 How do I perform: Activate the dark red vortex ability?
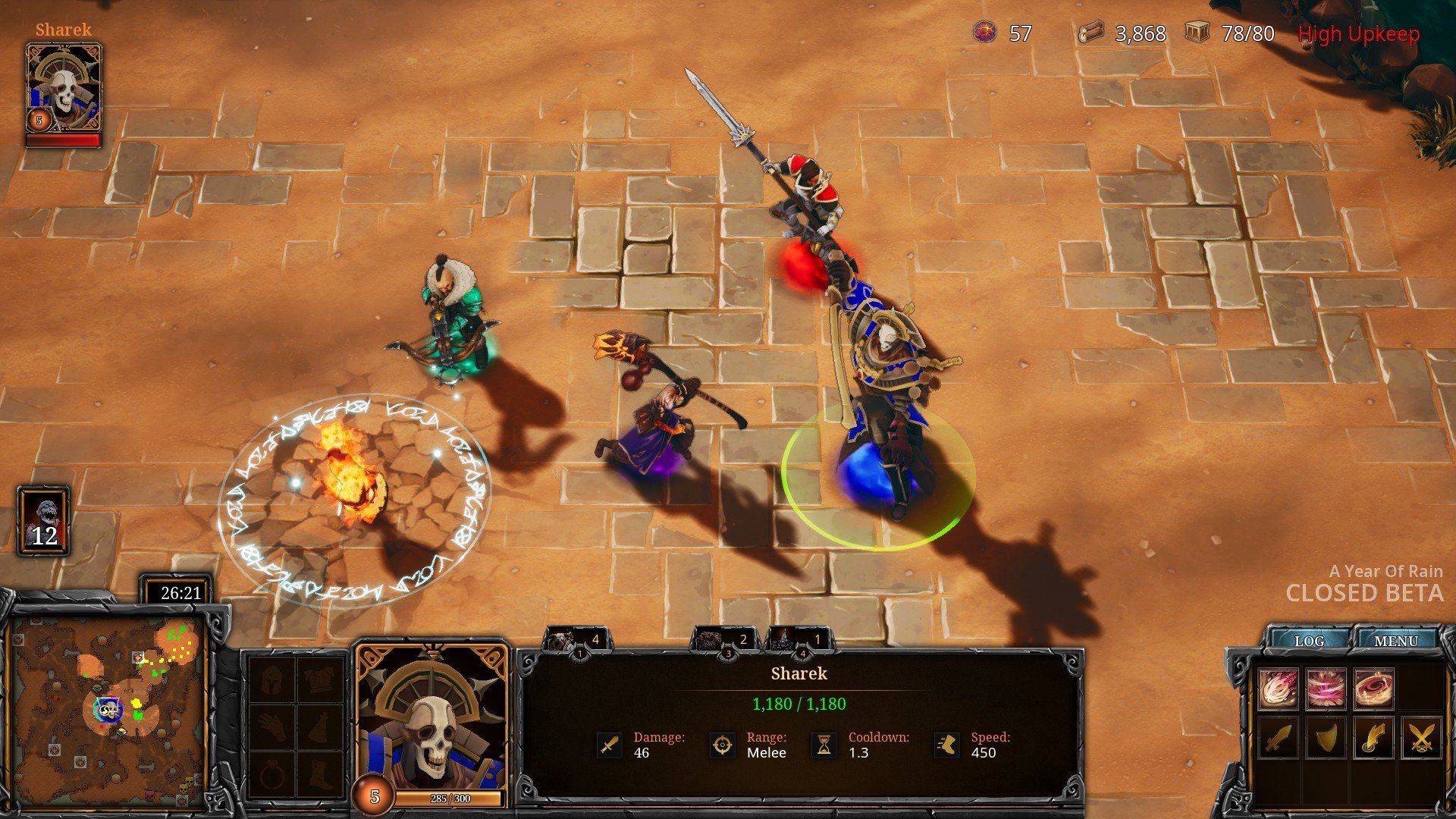tap(1373, 689)
